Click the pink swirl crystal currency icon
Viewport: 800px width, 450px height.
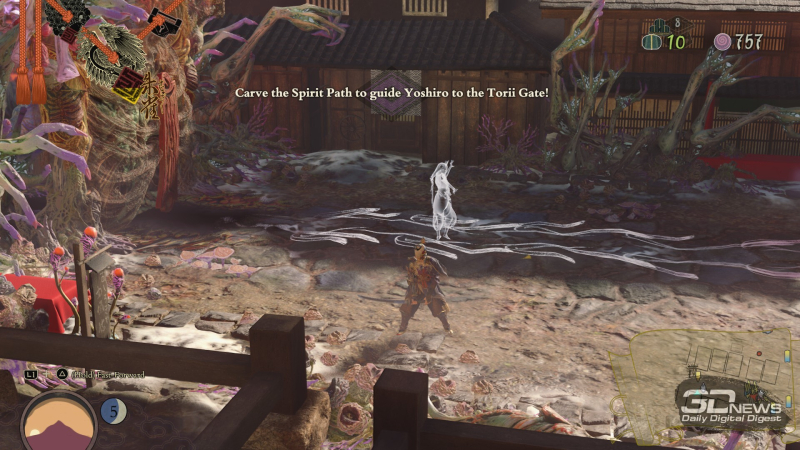pos(722,42)
